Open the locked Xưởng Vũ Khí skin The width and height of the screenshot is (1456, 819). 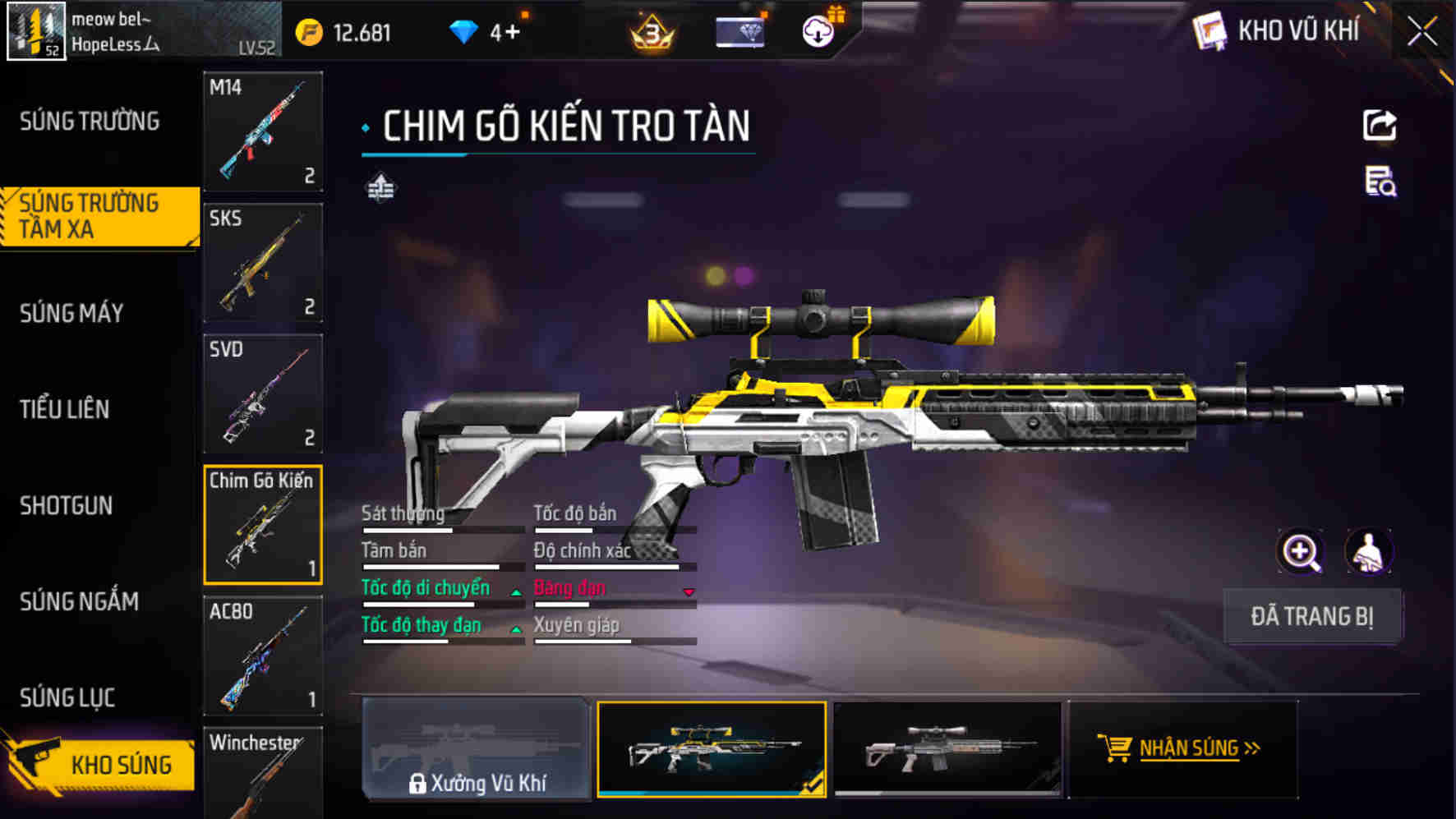click(x=477, y=749)
